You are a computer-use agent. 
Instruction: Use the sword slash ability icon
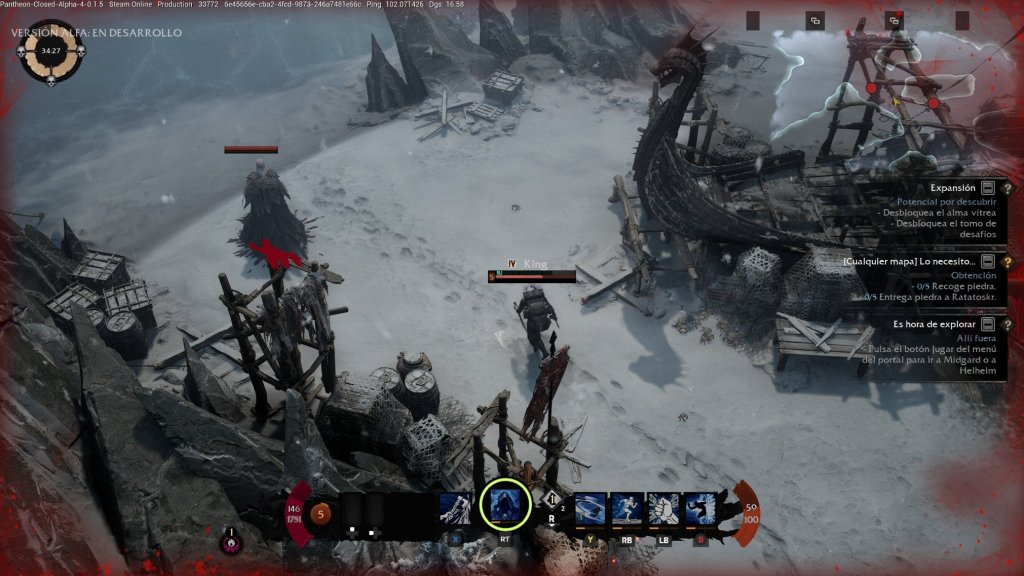coord(456,509)
